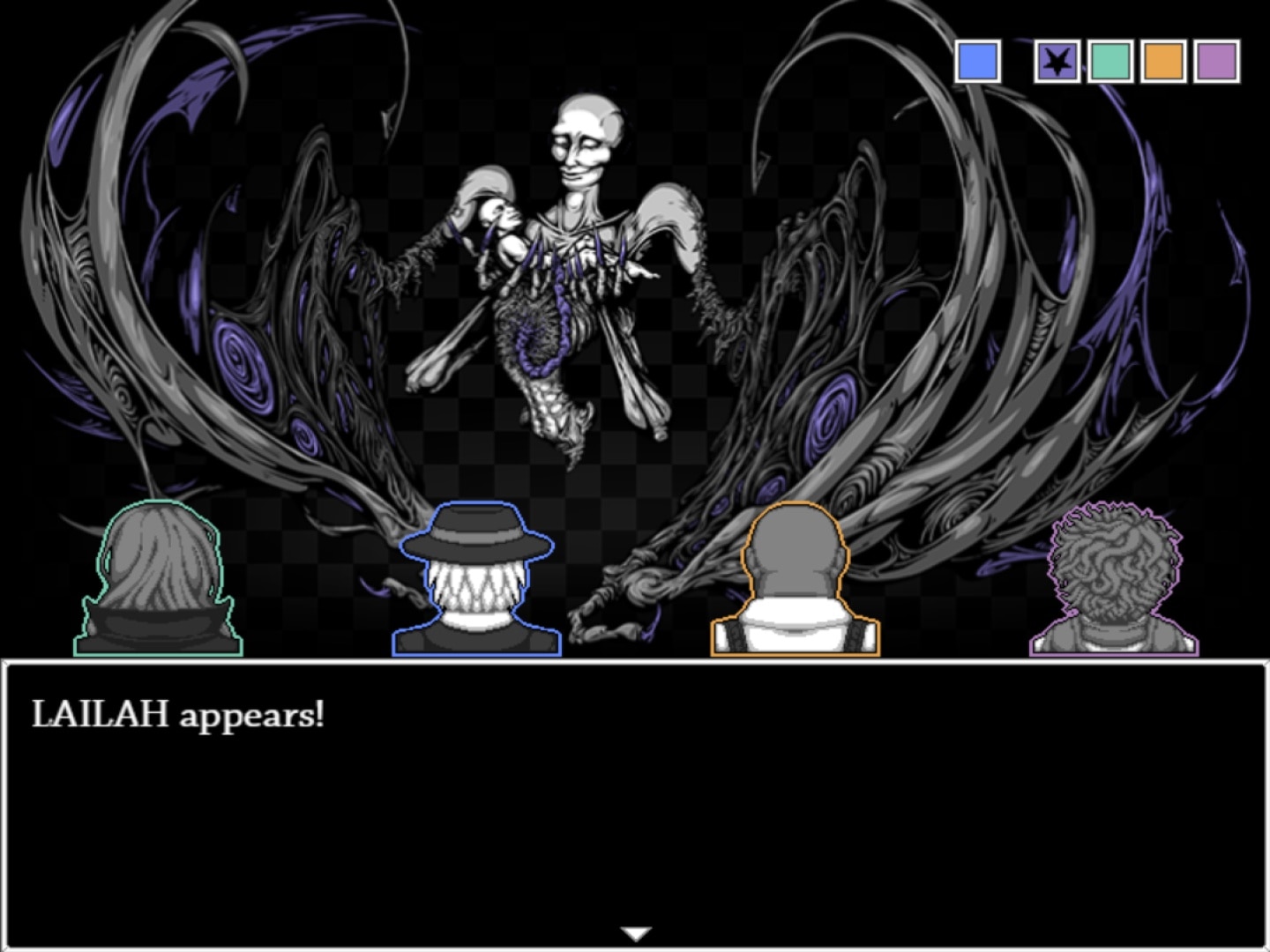
Task: Click the light purple turn order square
Action: click(x=1217, y=62)
